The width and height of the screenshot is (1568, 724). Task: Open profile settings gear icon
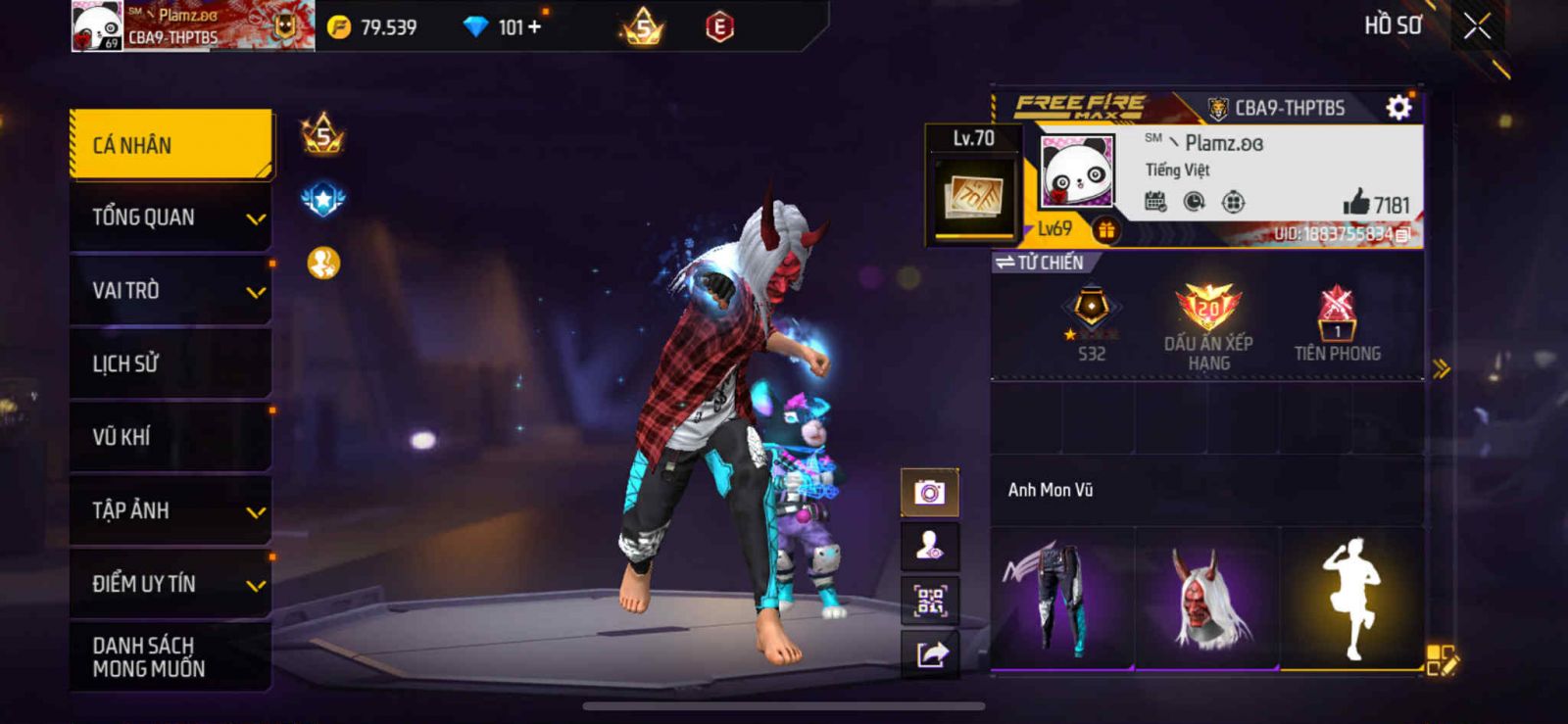[1398, 107]
